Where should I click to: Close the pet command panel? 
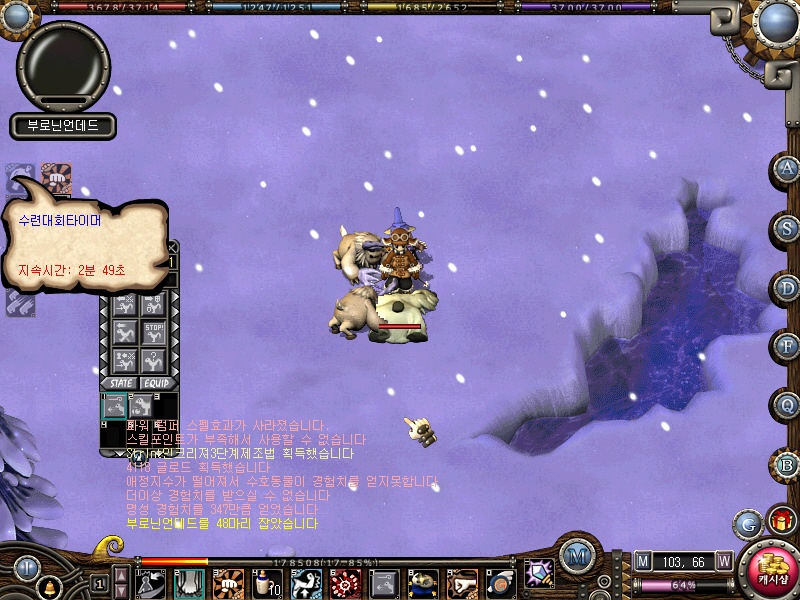(x=172, y=247)
